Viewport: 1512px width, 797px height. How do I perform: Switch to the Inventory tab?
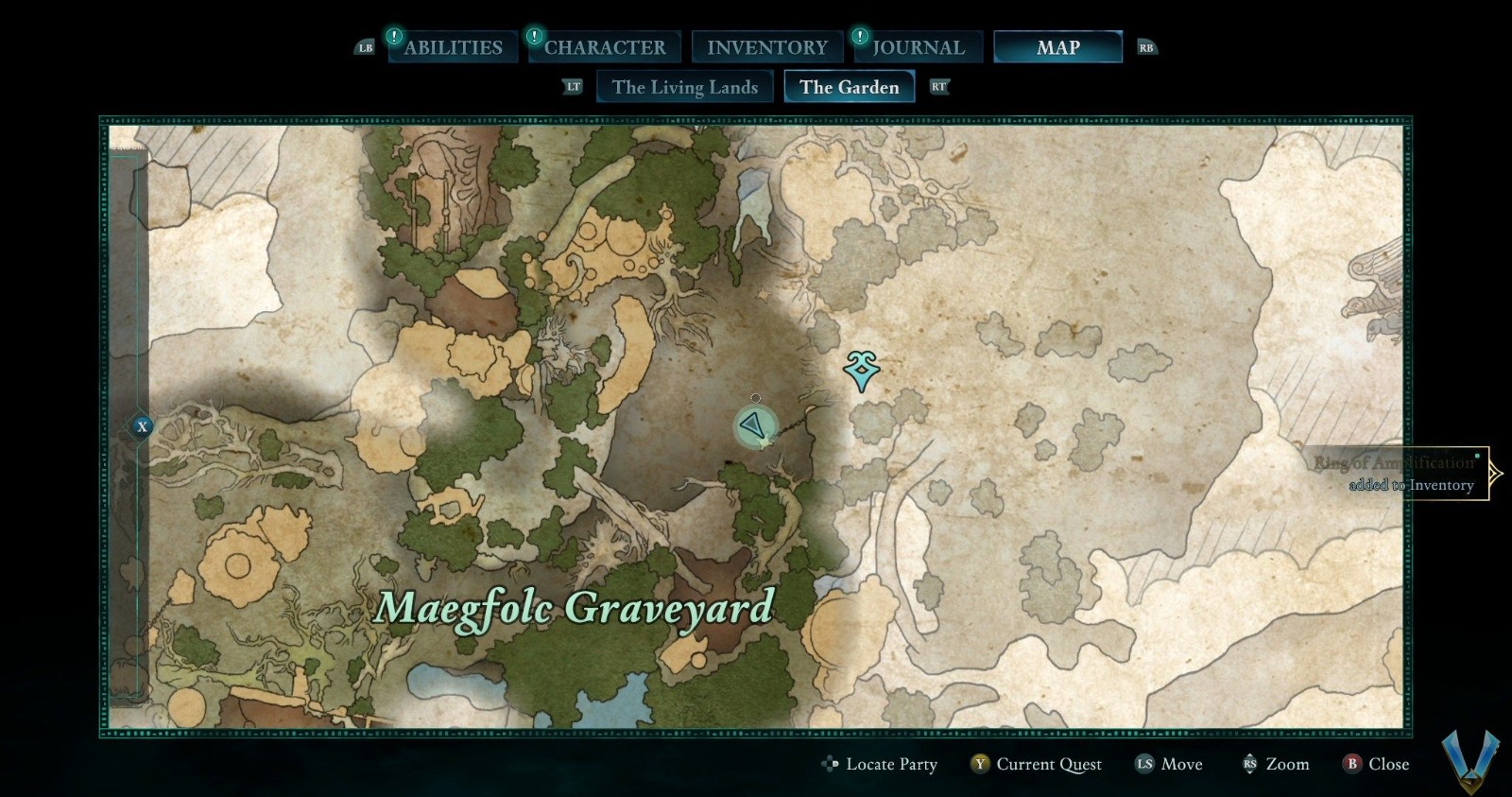click(x=767, y=45)
